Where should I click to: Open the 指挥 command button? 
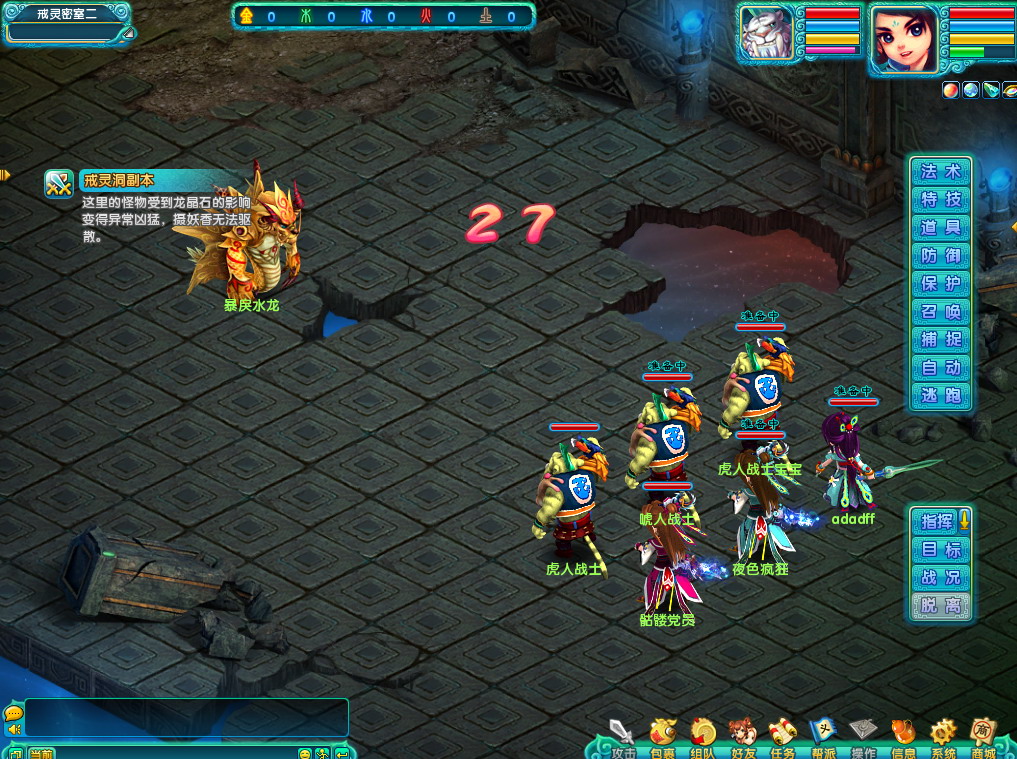pos(938,521)
